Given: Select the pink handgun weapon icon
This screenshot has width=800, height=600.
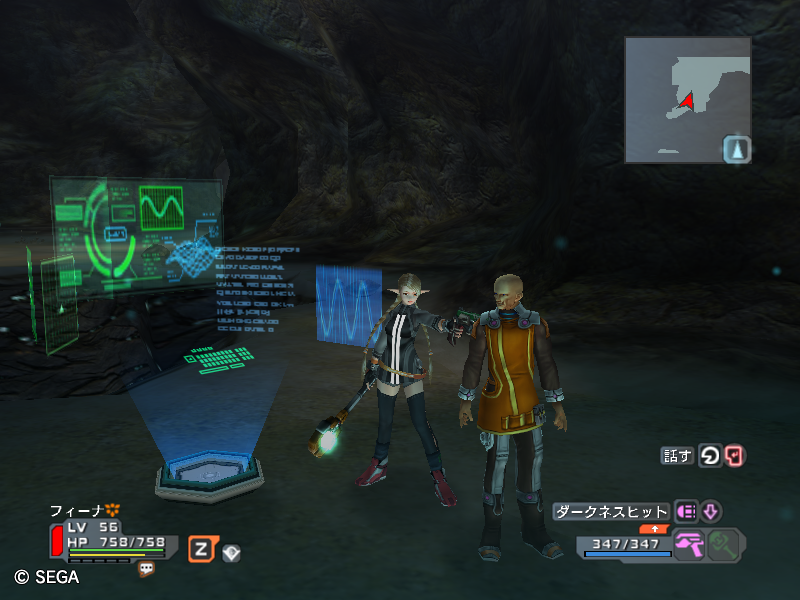Looking at the screenshot, I should pyautogui.click(x=689, y=546).
